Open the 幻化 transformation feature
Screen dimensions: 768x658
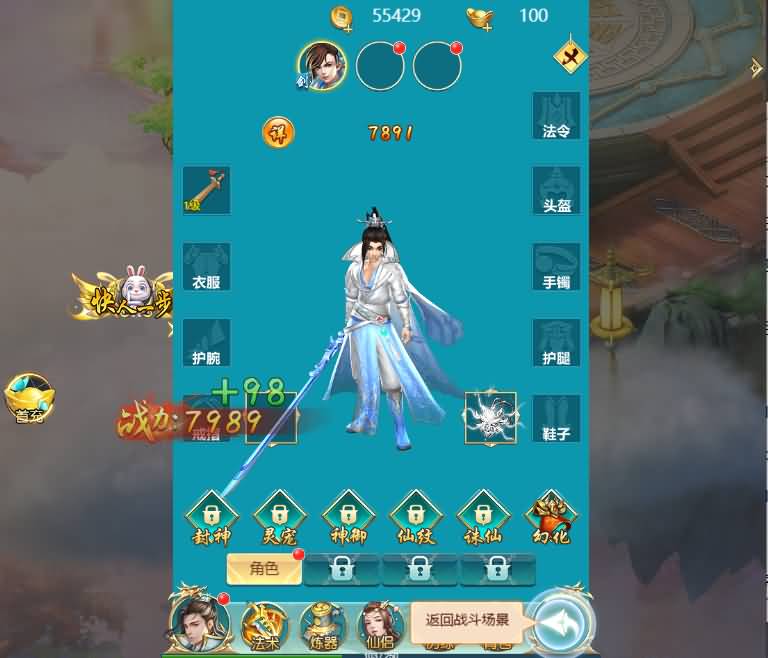point(548,518)
